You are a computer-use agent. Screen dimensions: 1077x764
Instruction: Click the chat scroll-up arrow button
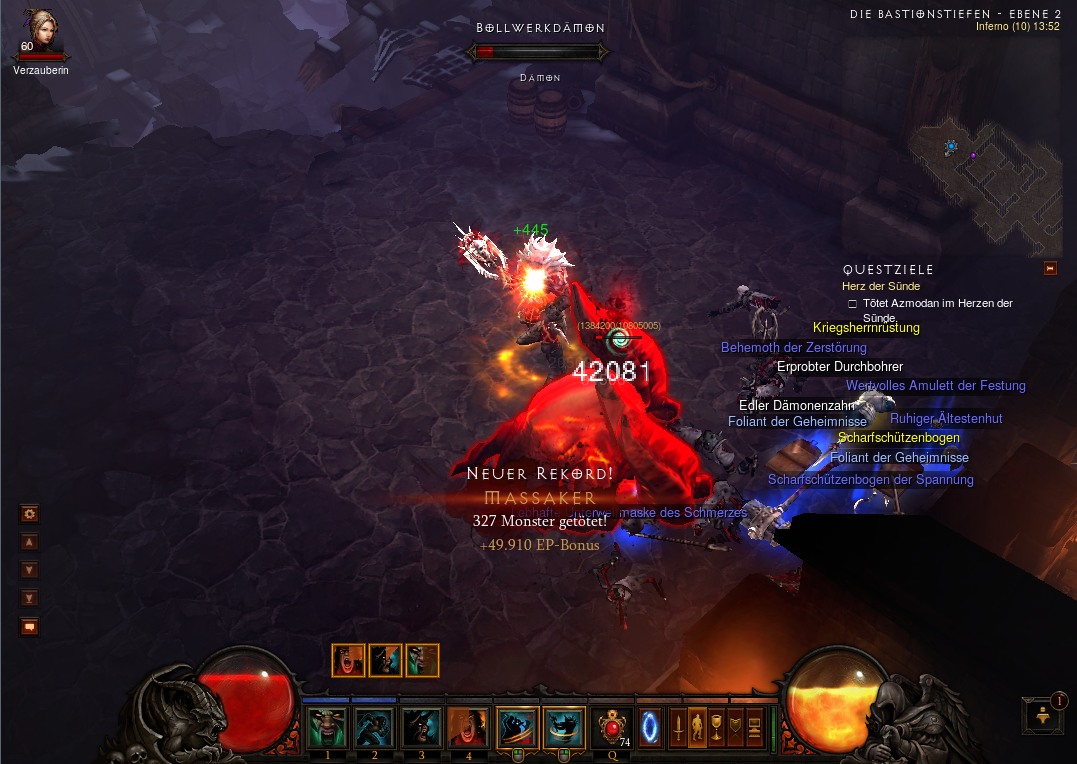(30, 542)
